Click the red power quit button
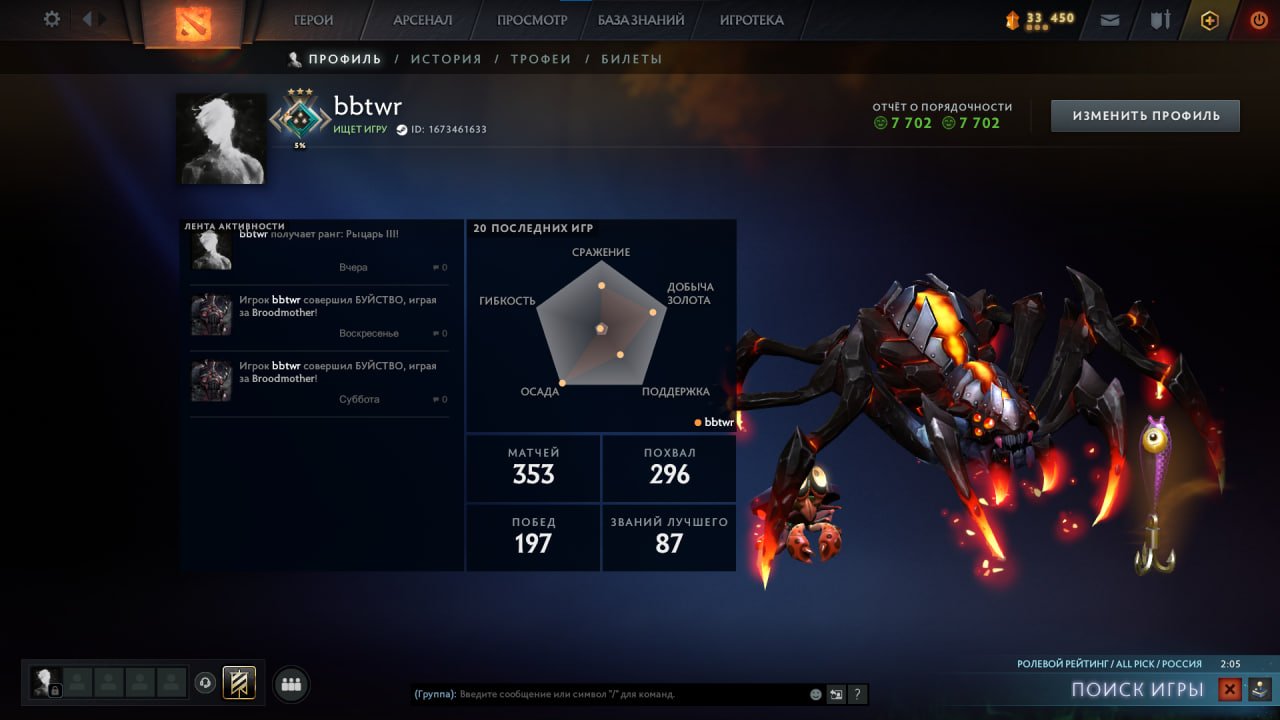The width and height of the screenshot is (1280, 720). click(1259, 20)
